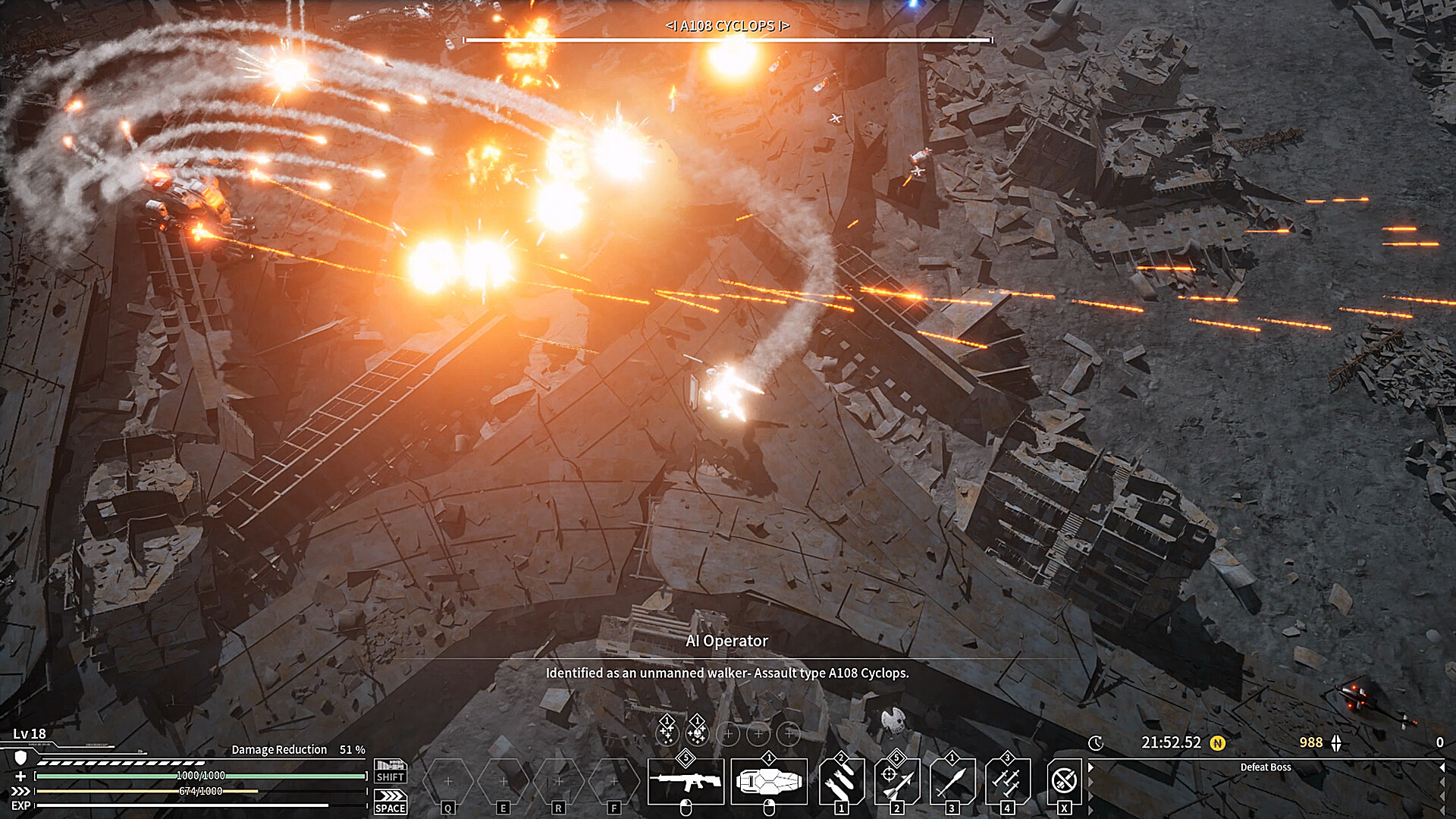Activate the homing missile with crosshair ability

tap(897, 781)
